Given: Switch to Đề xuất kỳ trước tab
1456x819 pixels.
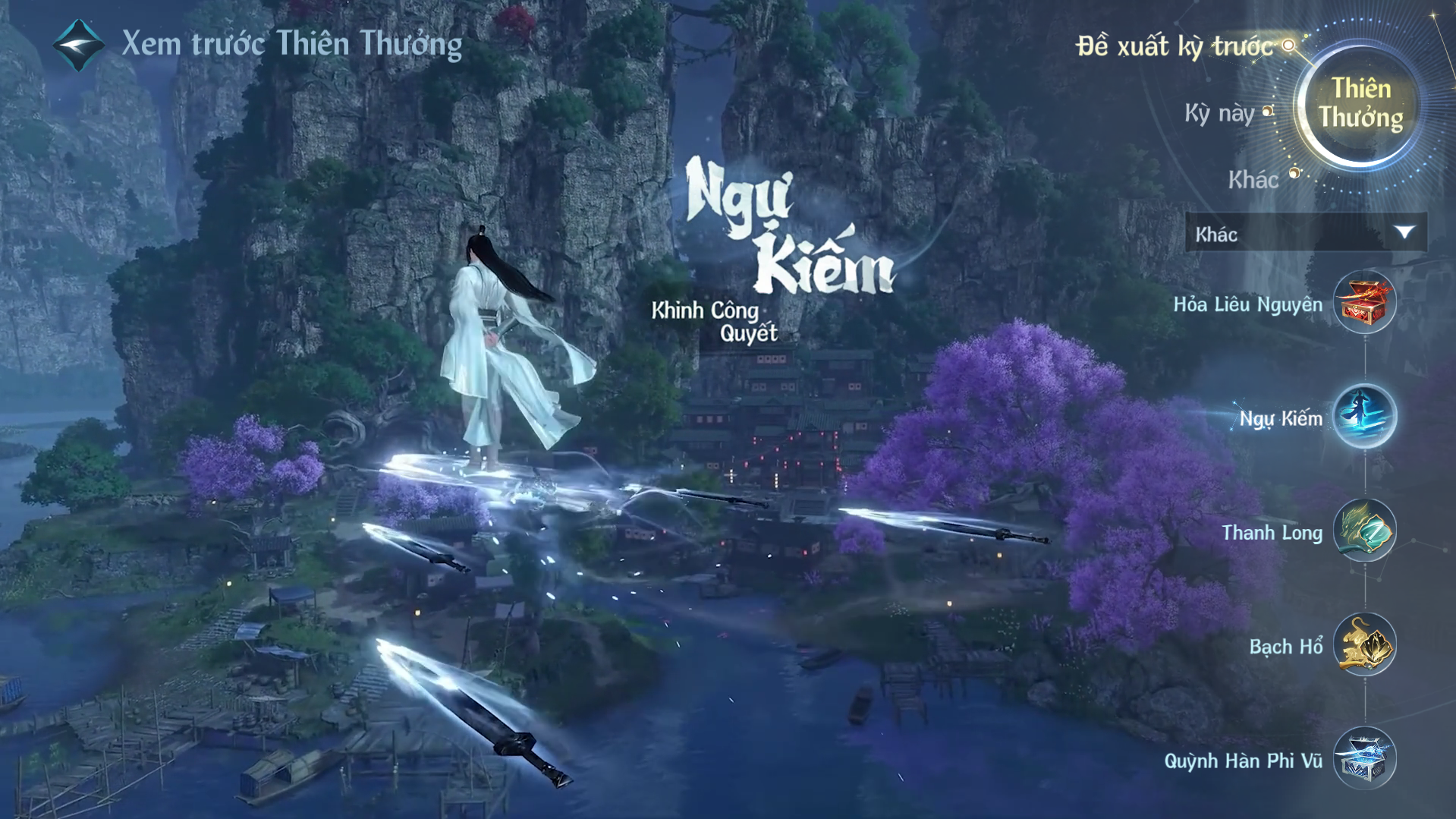Looking at the screenshot, I should click(1175, 46).
